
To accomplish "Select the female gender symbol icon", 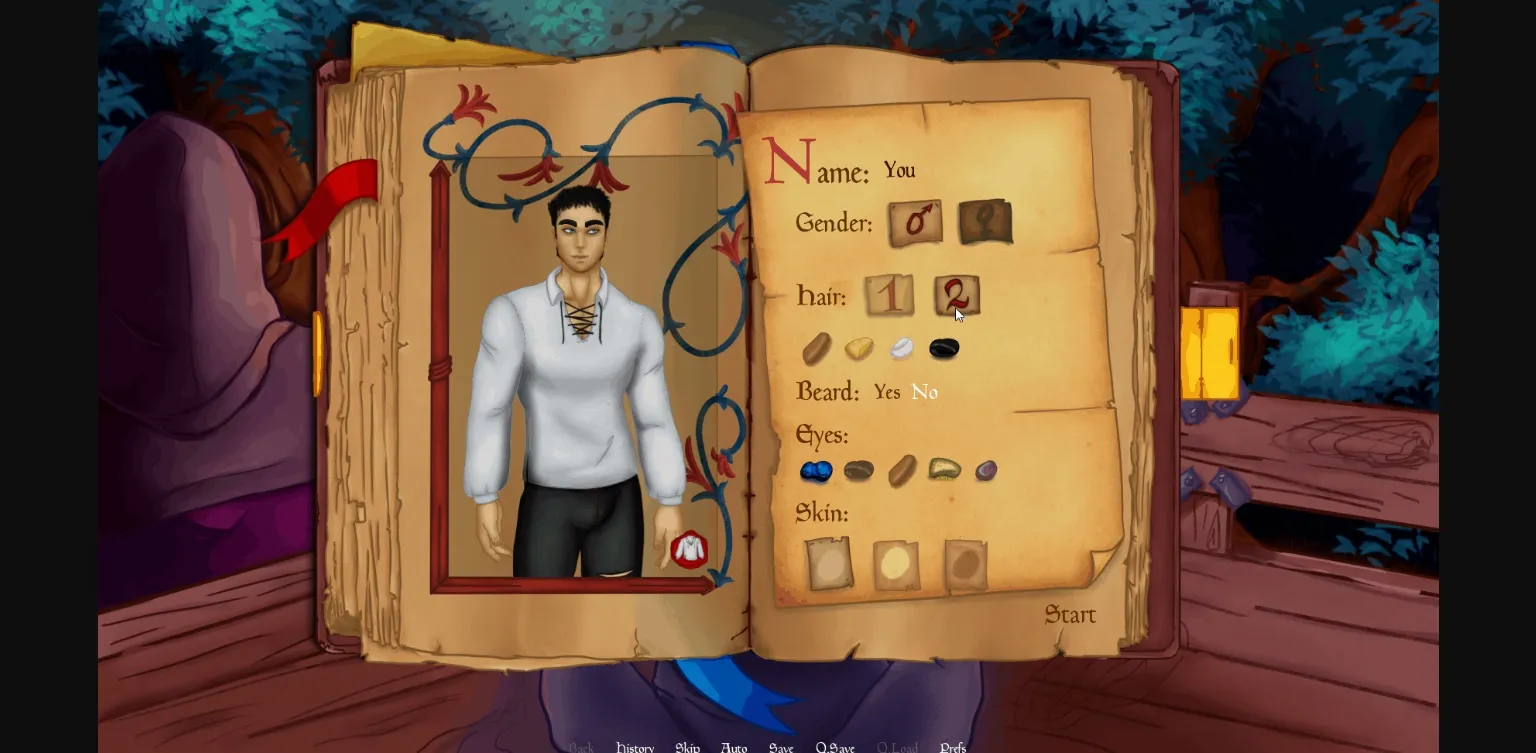I will 984,223.
